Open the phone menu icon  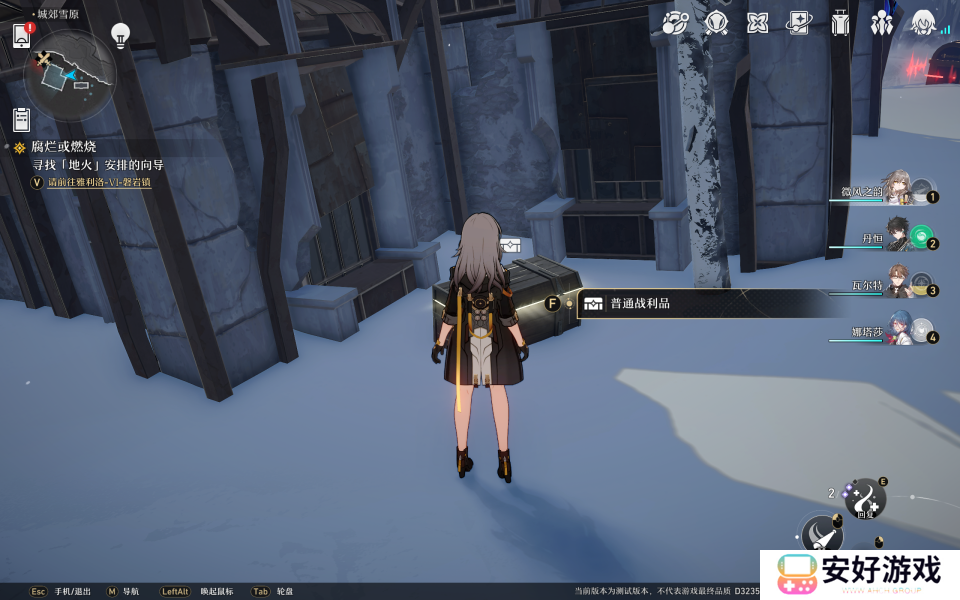click(22, 36)
